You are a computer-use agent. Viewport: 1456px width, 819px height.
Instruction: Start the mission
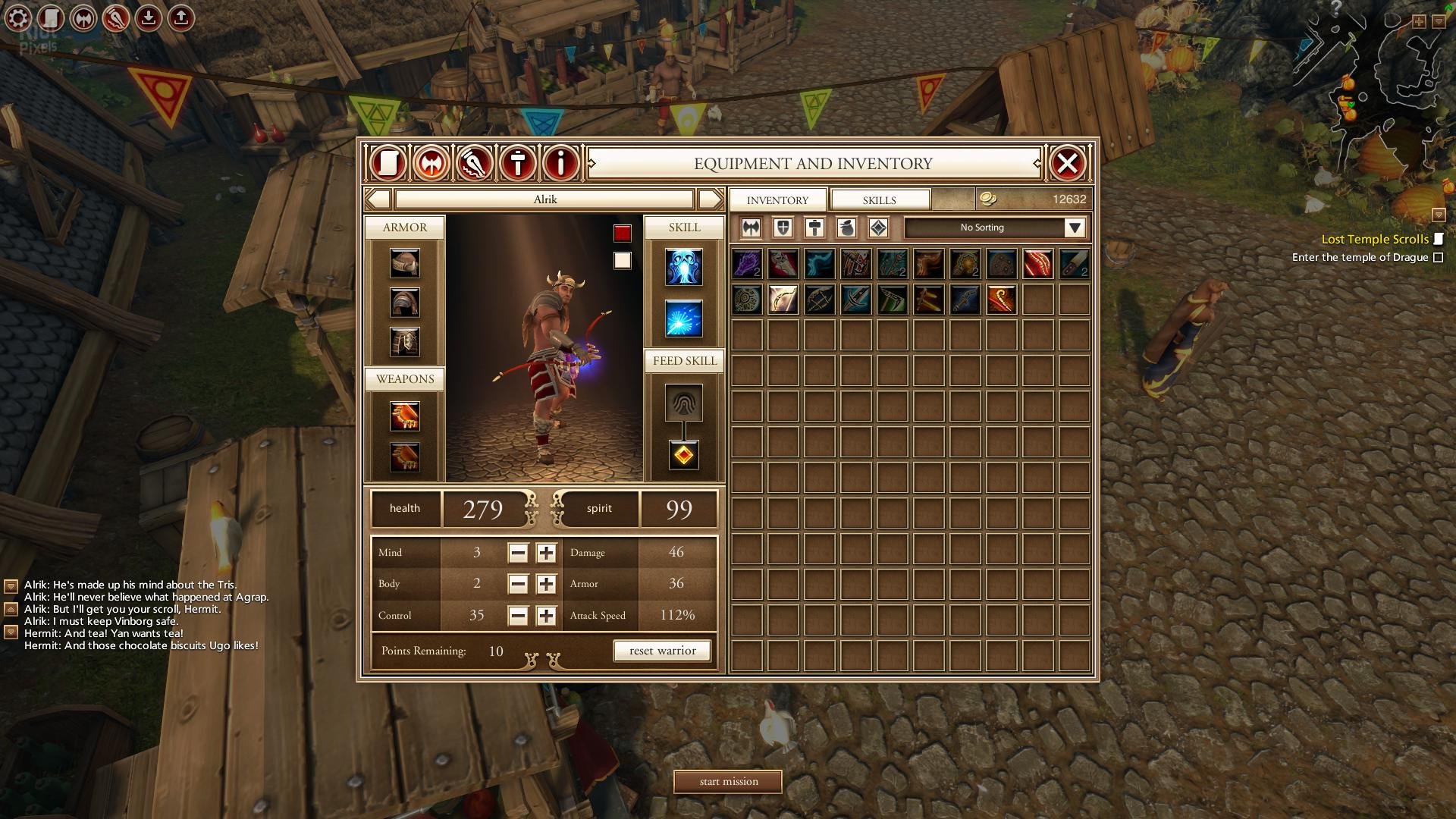pos(728,781)
